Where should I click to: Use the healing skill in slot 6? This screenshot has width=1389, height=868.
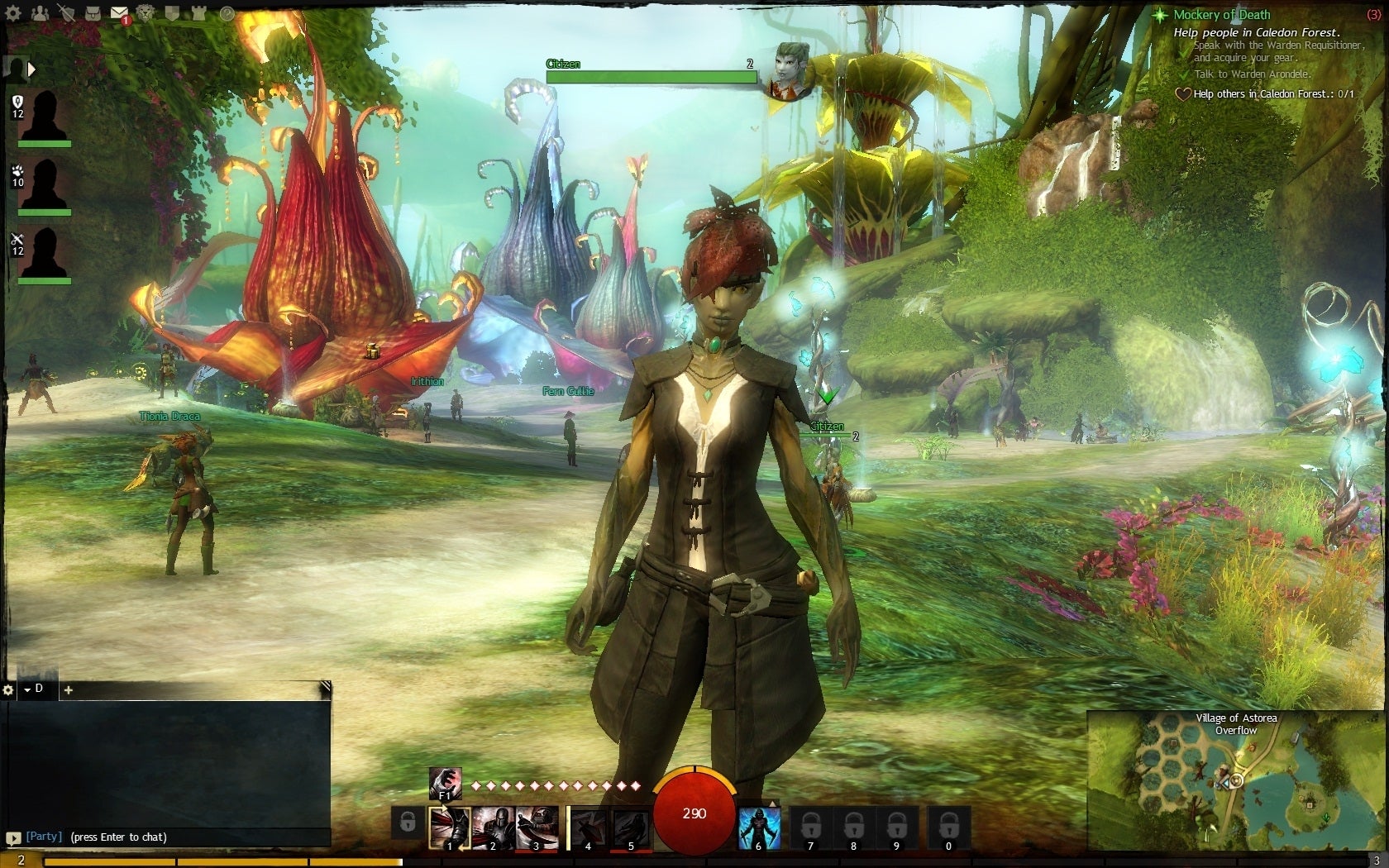[x=759, y=827]
